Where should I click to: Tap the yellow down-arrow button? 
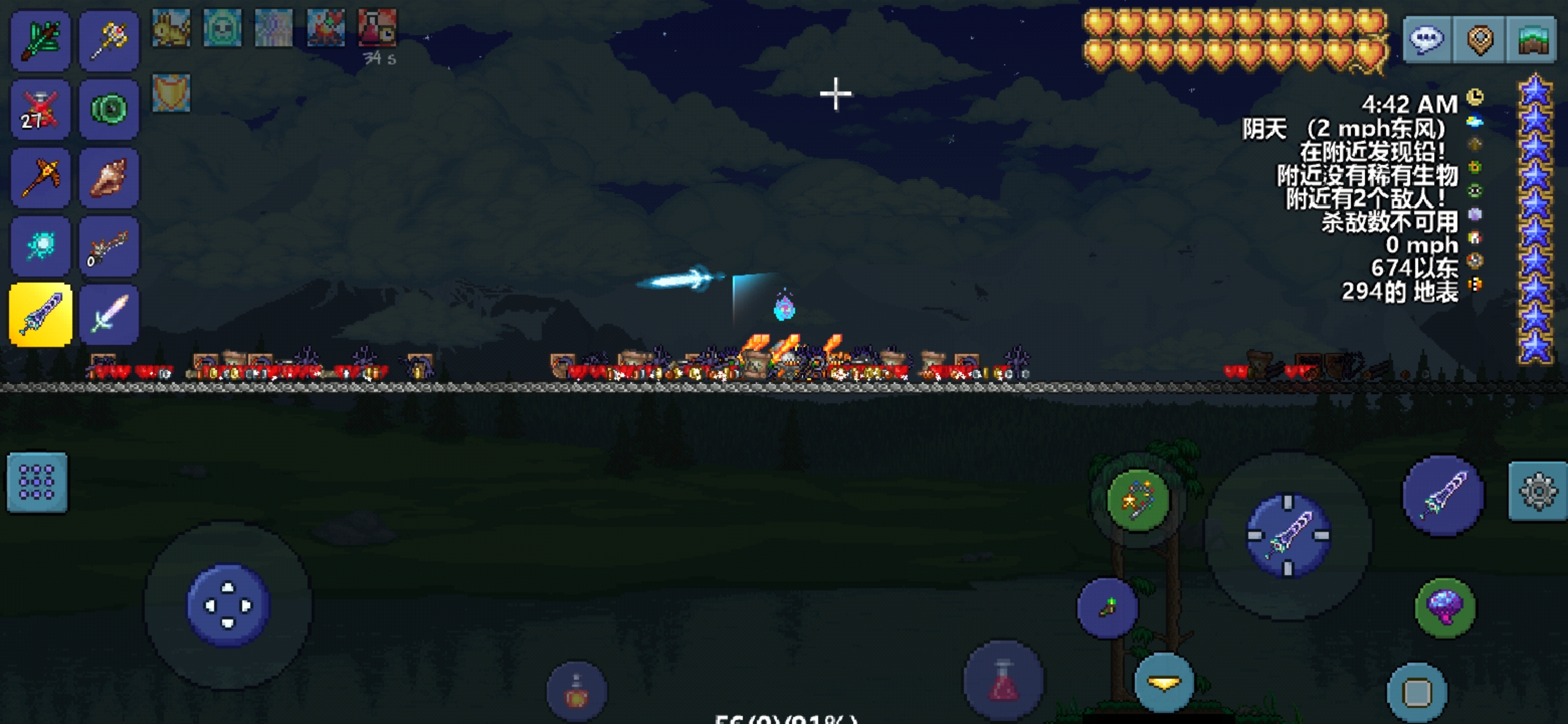tap(1164, 682)
